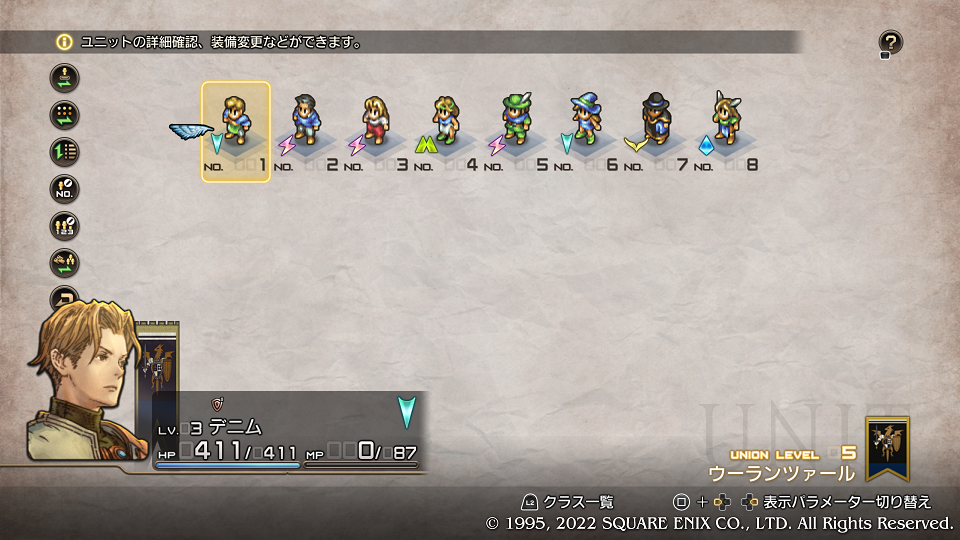The width and height of the screenshot is (960, 540).
Task: Open the question mark help button
Action: 890,43
